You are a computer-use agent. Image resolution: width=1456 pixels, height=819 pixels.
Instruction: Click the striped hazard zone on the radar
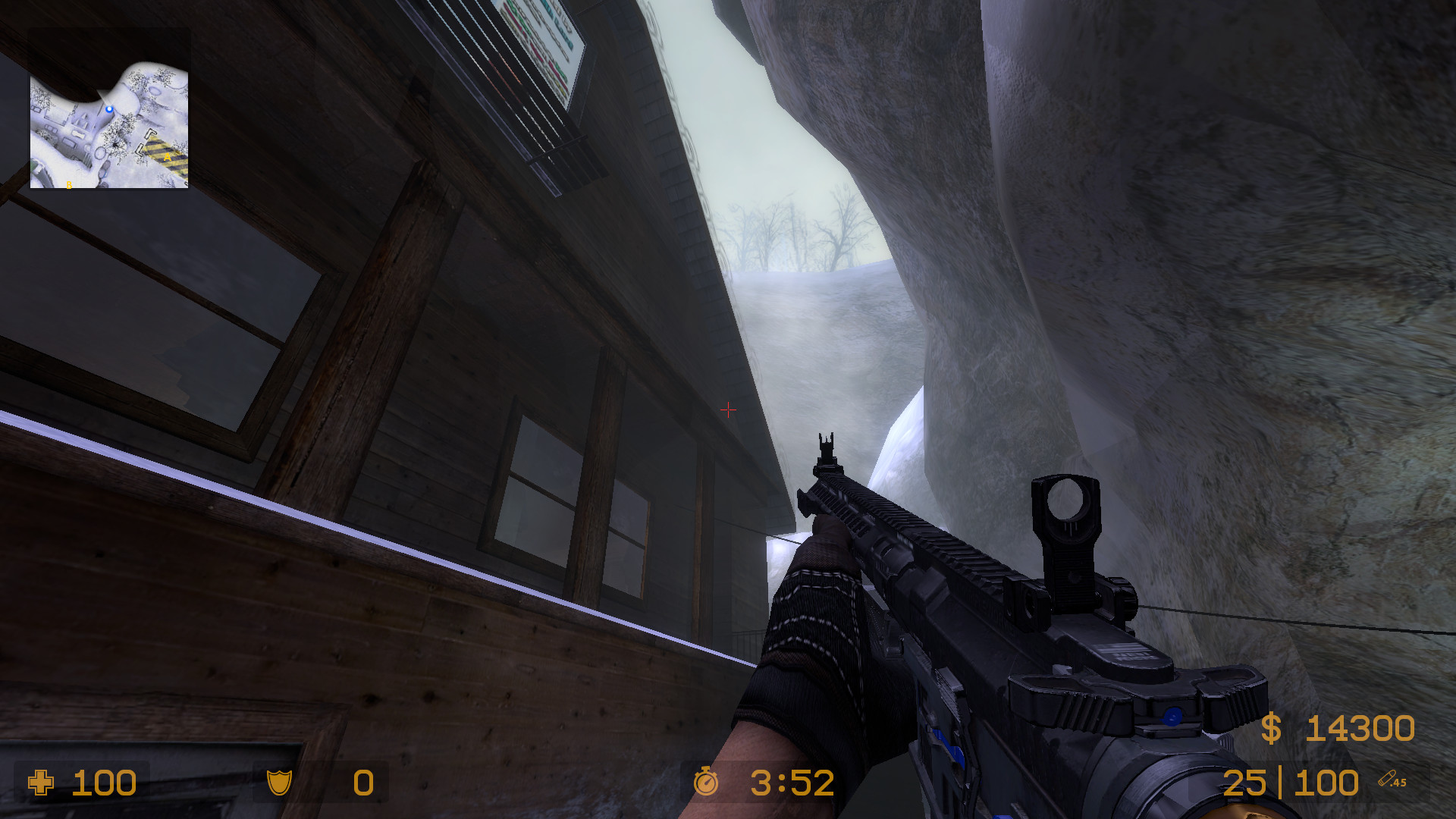click(163, 152)
